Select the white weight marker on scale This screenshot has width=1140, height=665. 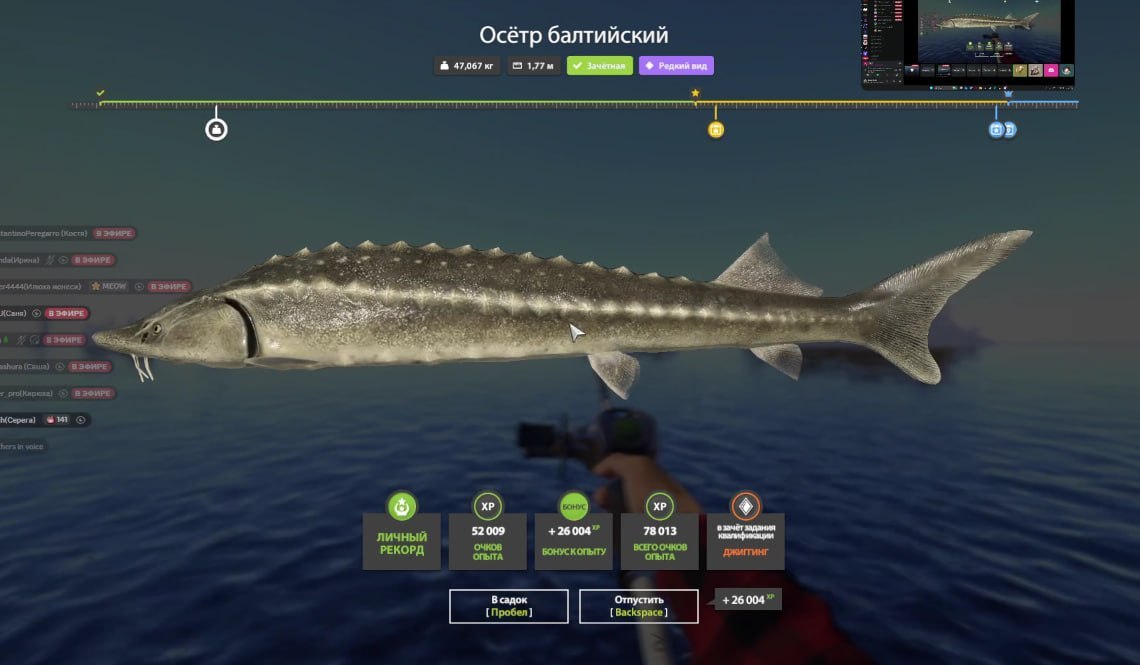click(216, 130)
